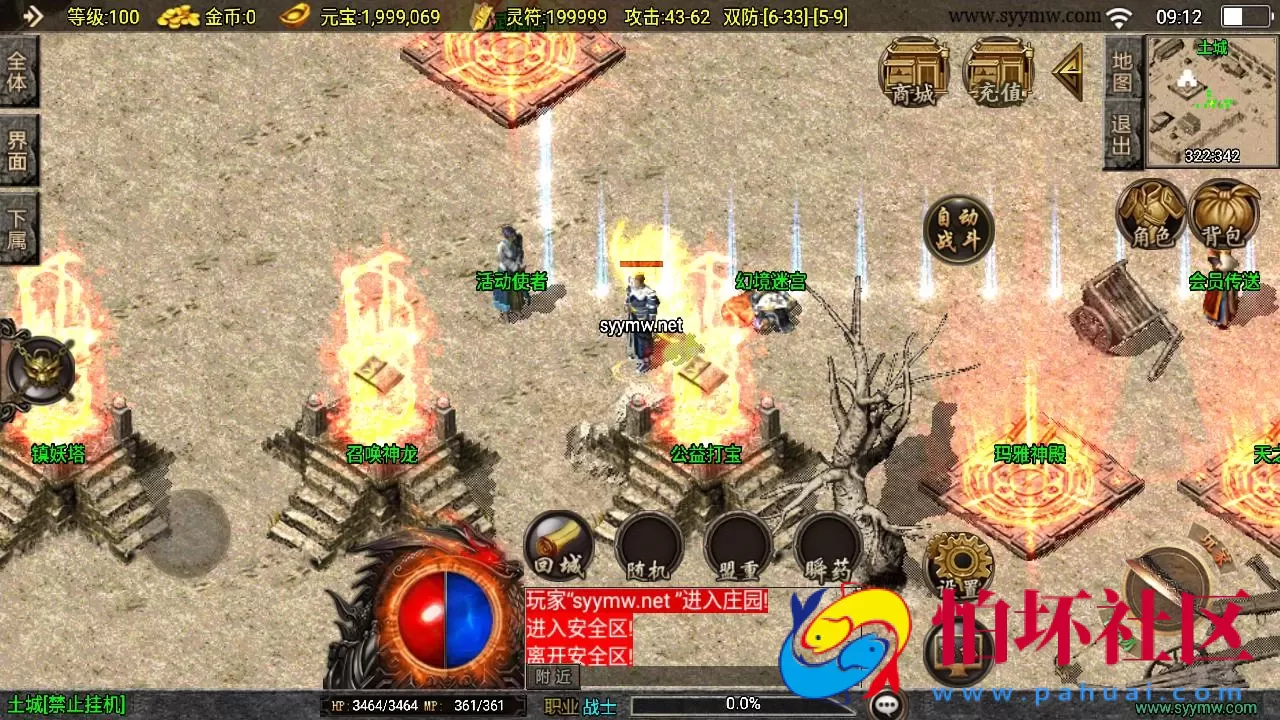This screenshot has width=1280, height=720.
Task: Tap the 随机 random teleport icon
Action: tap(648, 545)
